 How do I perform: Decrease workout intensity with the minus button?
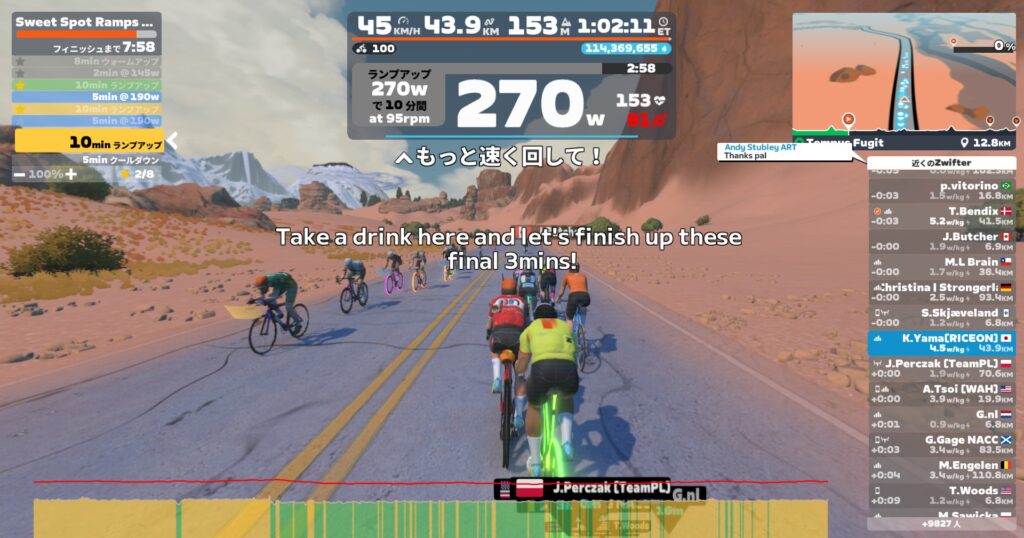tap(20, 174)
